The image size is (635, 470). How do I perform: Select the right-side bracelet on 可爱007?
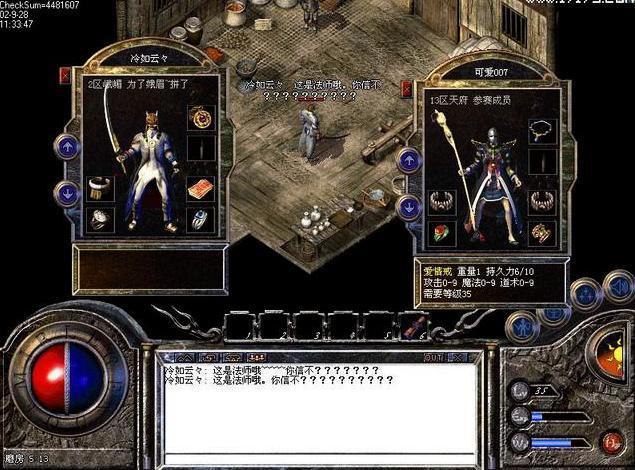(543, 201)
